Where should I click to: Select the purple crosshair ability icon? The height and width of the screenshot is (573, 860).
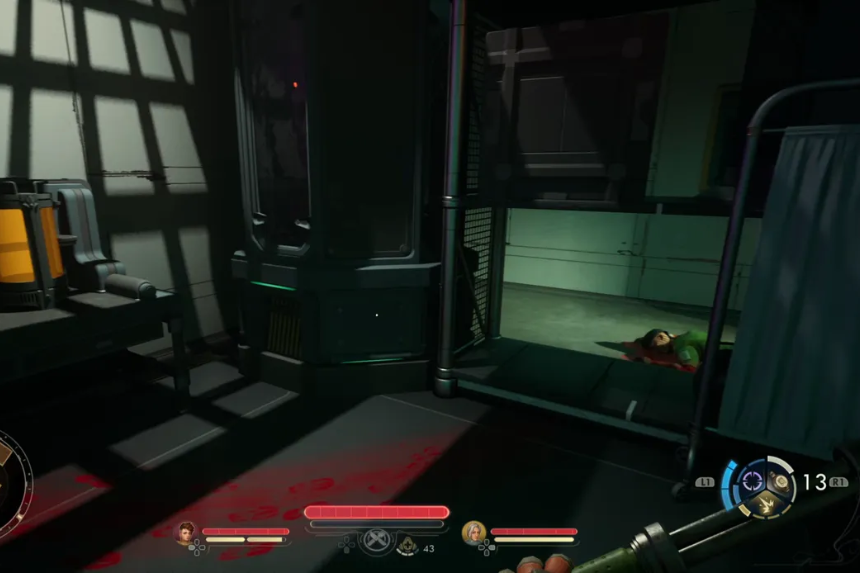751,481
